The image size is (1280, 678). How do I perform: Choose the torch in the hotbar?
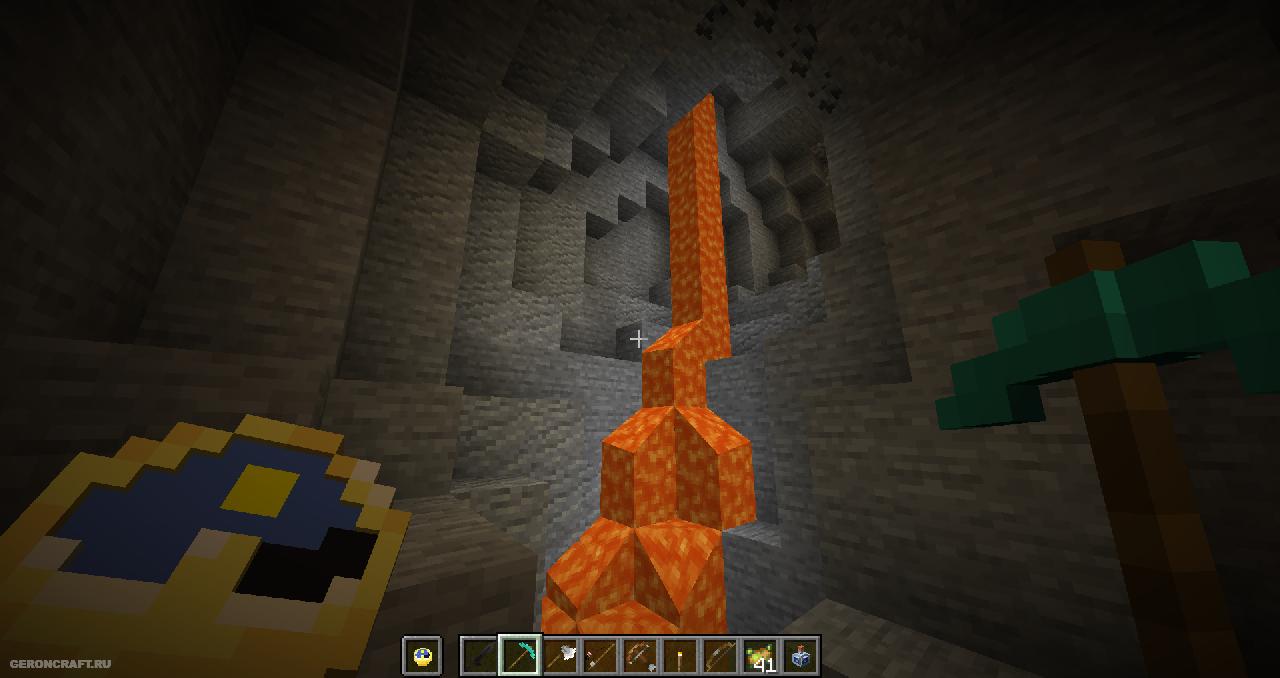click(680, 656)
